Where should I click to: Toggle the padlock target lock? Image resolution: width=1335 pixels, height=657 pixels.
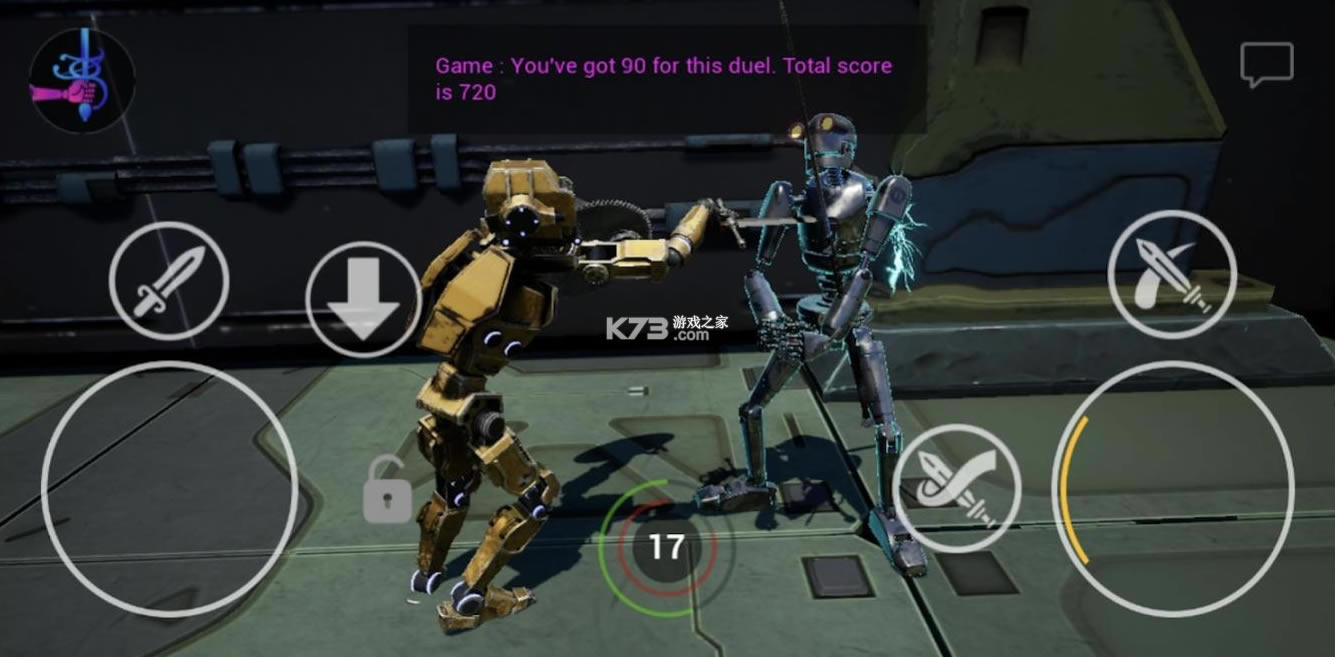click(387, 489)
